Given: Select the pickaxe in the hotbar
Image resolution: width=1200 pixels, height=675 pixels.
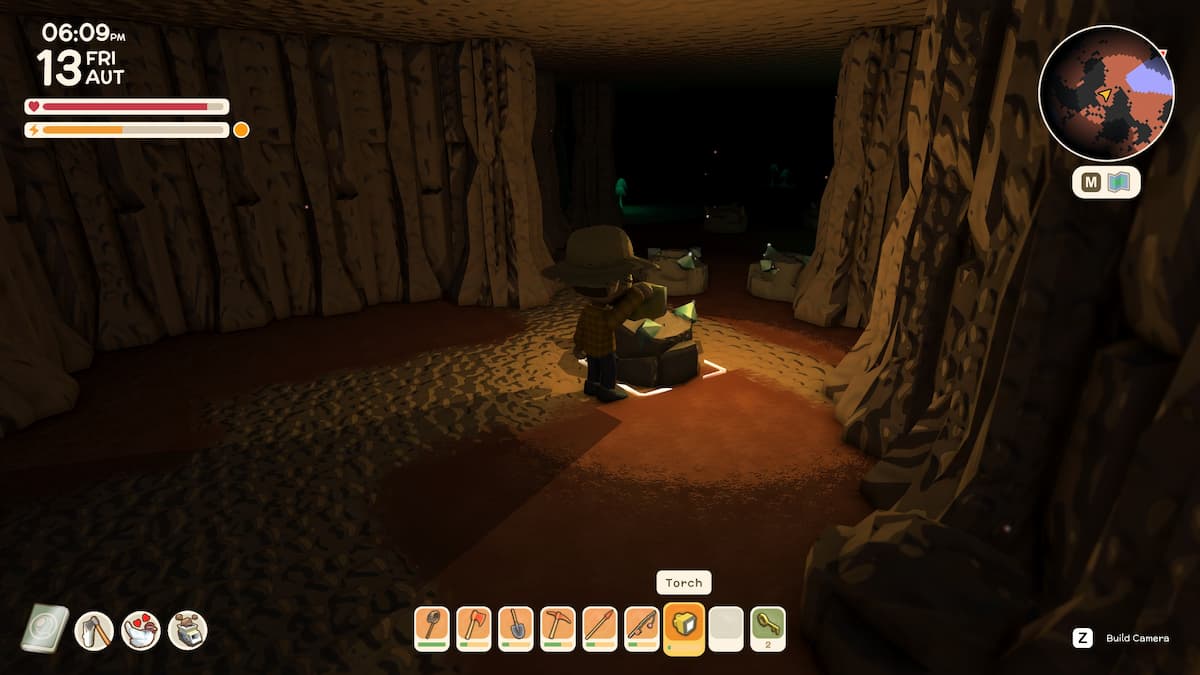Looking at the screenshot, I should point(557,628).
